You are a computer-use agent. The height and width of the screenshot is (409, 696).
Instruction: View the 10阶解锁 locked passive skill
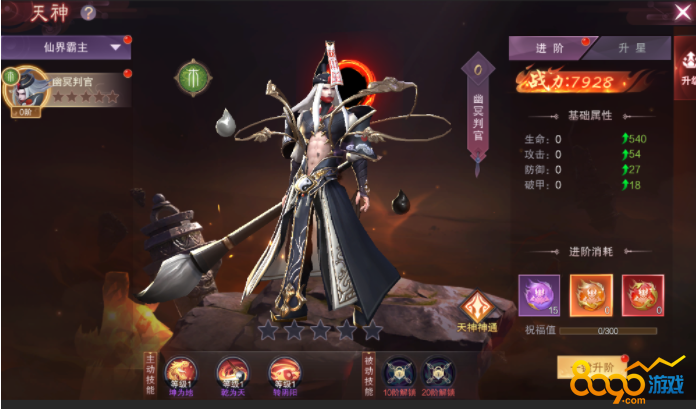point(398,373)
